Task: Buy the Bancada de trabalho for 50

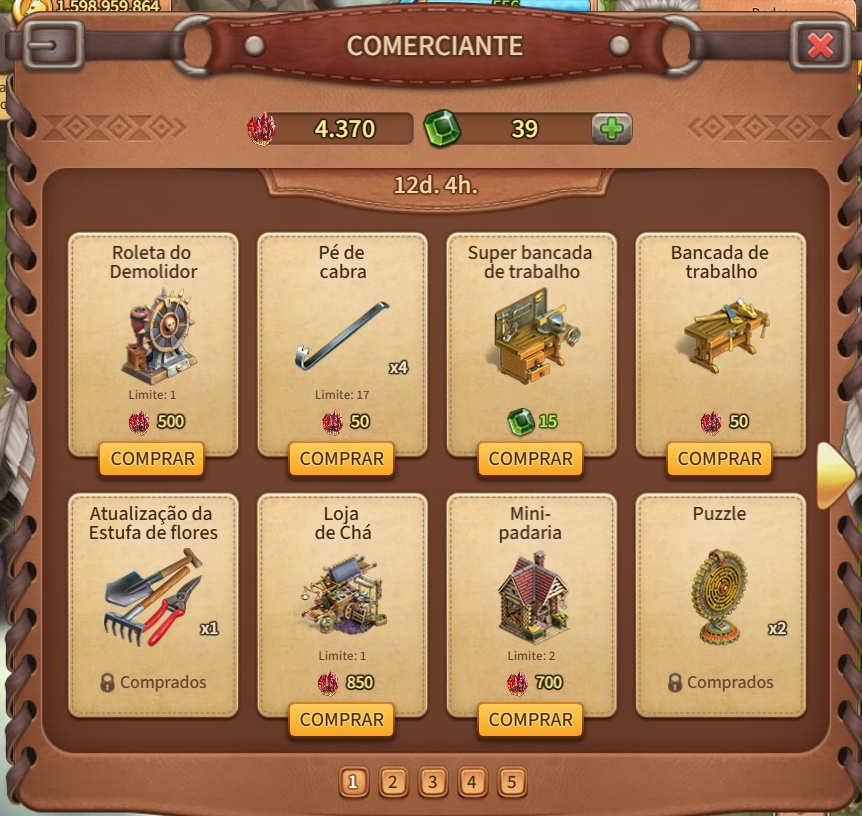Action: coord(719,459)
